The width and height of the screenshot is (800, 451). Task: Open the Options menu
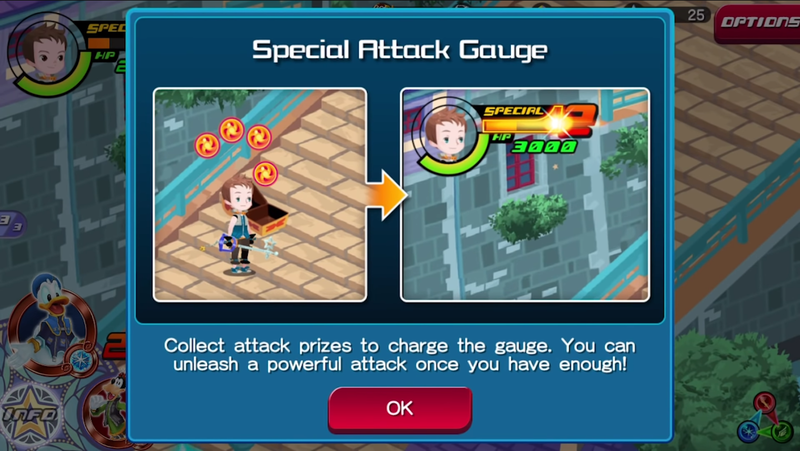click(x=756, y=24)
